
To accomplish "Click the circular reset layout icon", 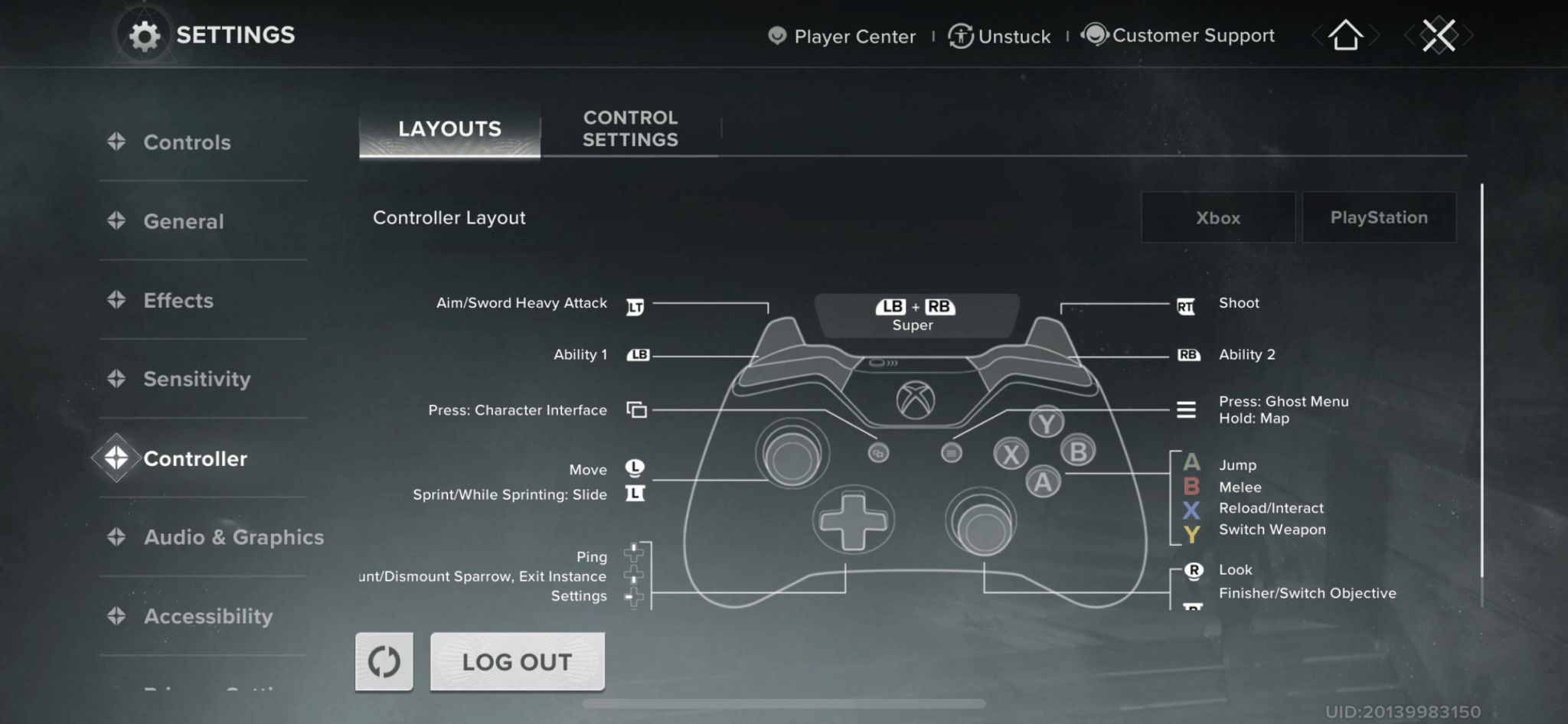I will pos(384,660).
